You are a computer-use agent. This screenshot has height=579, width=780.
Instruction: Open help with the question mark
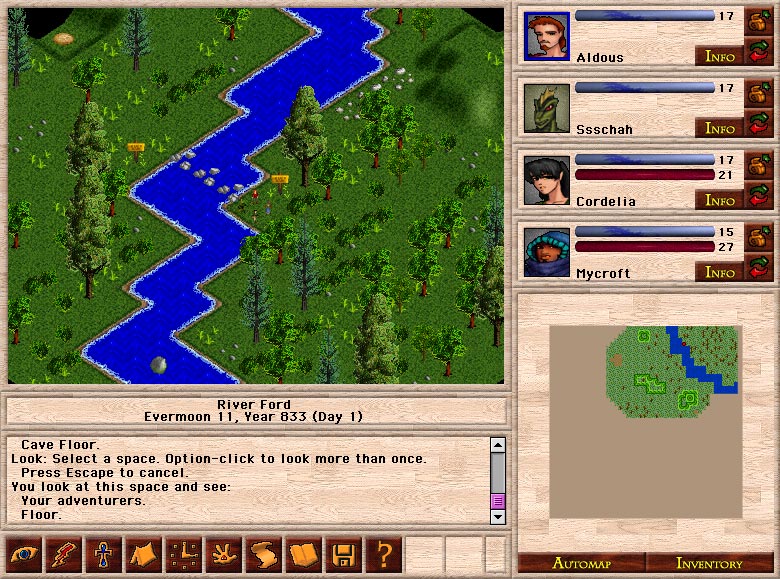[383, 553]
